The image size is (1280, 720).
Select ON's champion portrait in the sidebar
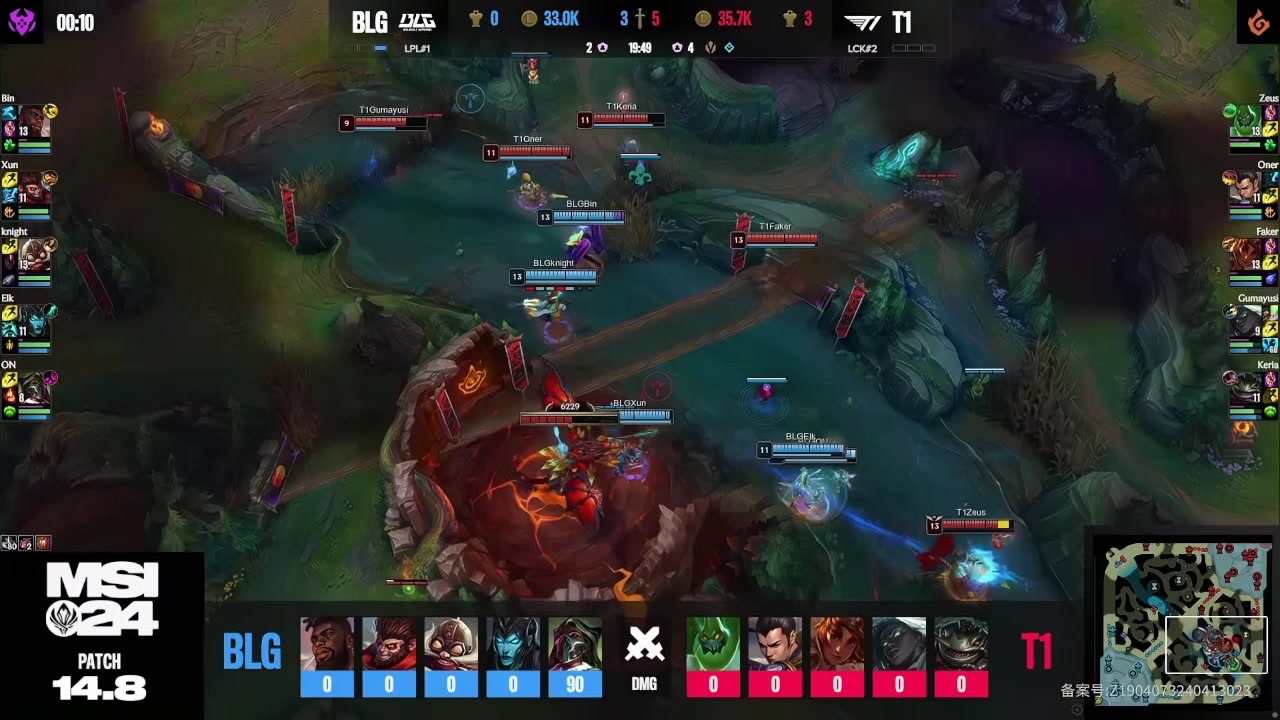[33, 387]
